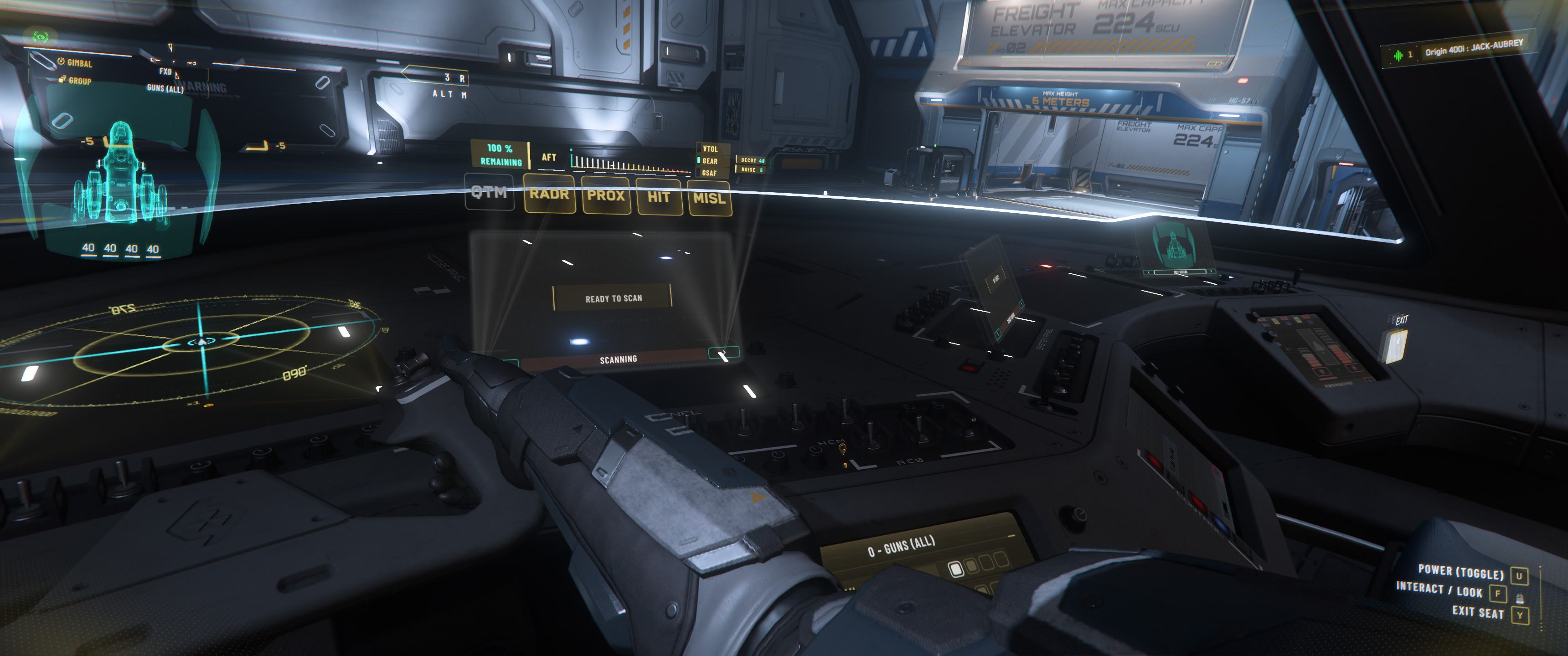Image resolution: width=1568 pixels, height=656 pixels.
Task: Toggle the GIMBAL weapon mode
Action: click(78, 63)
